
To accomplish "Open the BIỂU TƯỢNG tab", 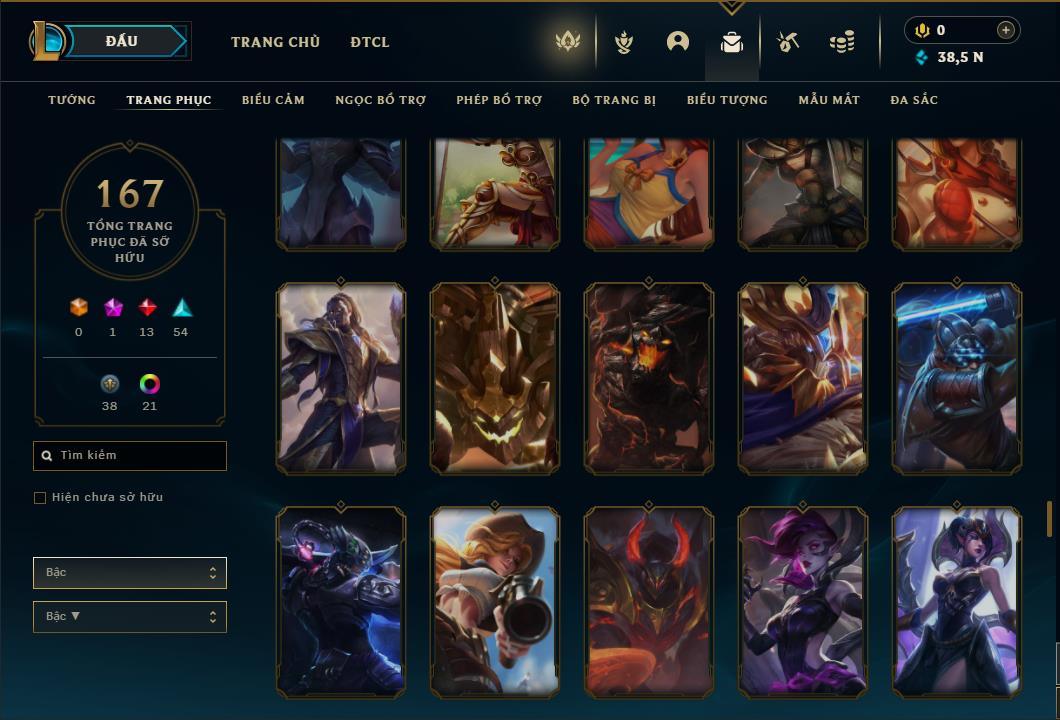I will tap(727, 100).
